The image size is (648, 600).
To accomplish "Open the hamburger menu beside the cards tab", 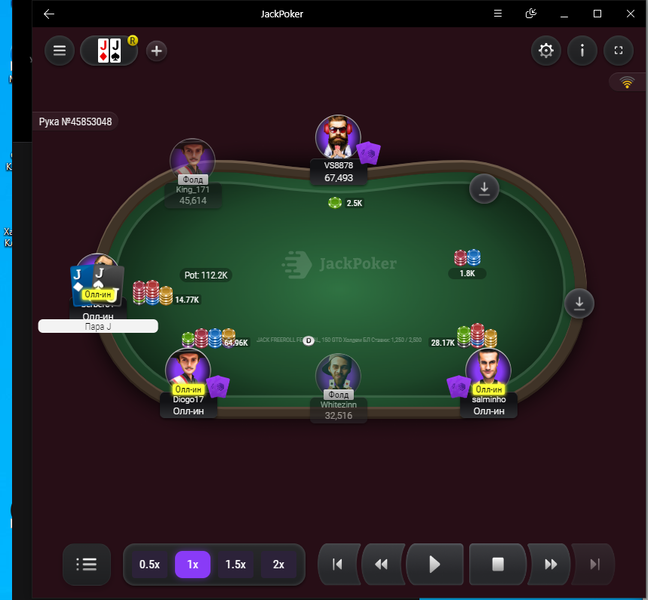I will click(x=59, y=51).
